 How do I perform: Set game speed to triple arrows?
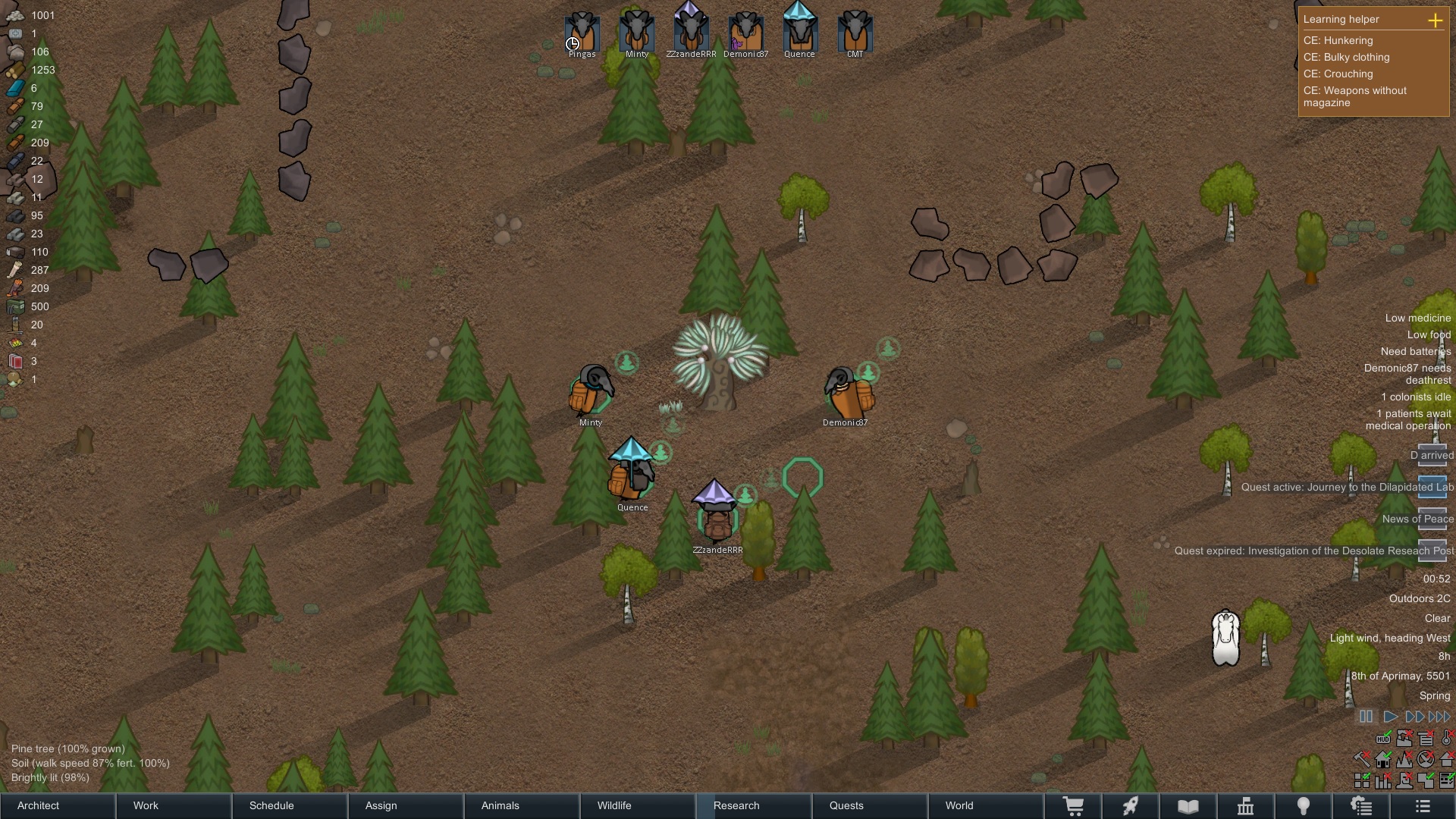click(x=1439, y=717)
